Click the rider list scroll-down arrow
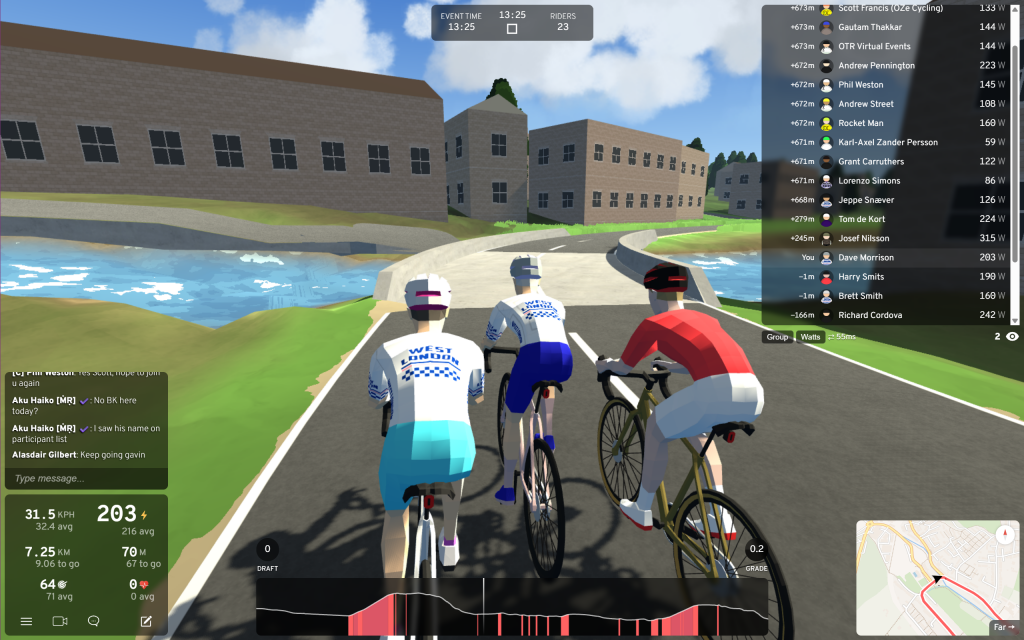 pyautogui.click(x=1016, y=320)
